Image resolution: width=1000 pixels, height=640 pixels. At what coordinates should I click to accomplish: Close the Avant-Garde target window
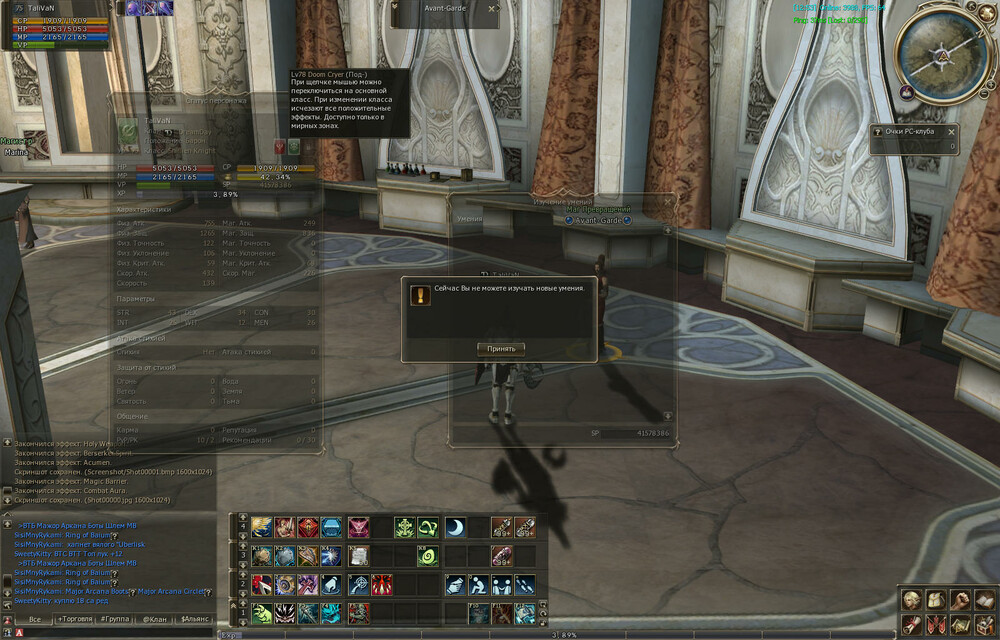tap(491, 8)
